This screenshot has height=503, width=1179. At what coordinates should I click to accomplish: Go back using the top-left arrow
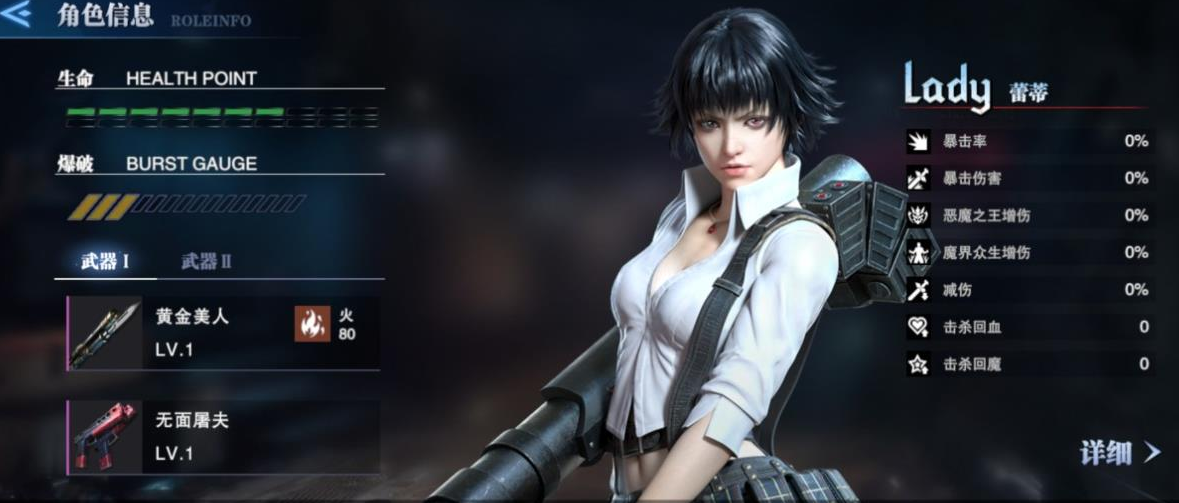point(18,16)
